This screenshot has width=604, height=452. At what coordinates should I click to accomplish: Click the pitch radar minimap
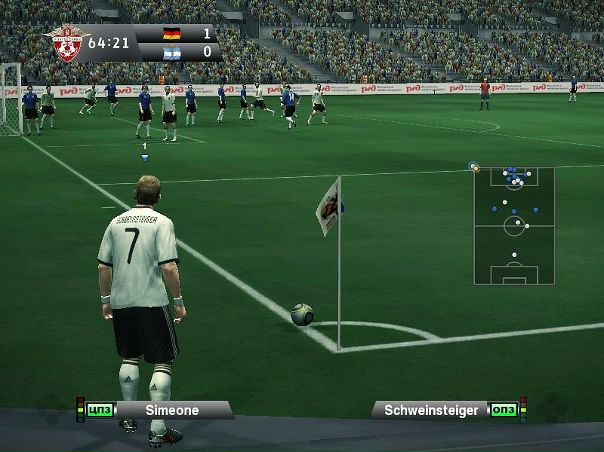pyautogui.click(x=514, y=226)
